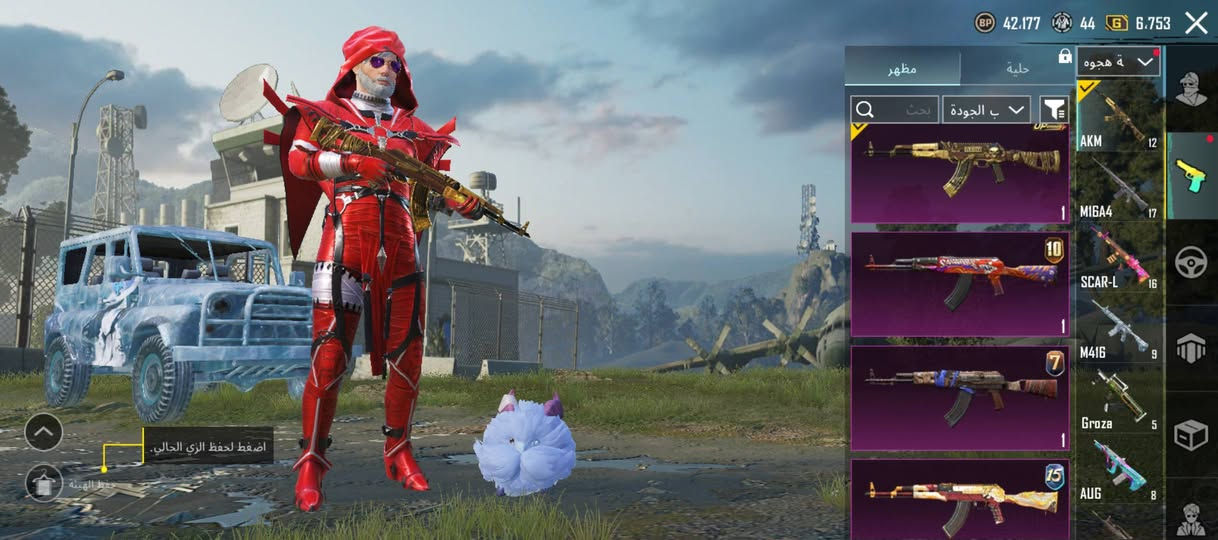Open the حلية ornaments tab
The height and width of the screenshot is (540, 1218).
[x=1017, y=68]
